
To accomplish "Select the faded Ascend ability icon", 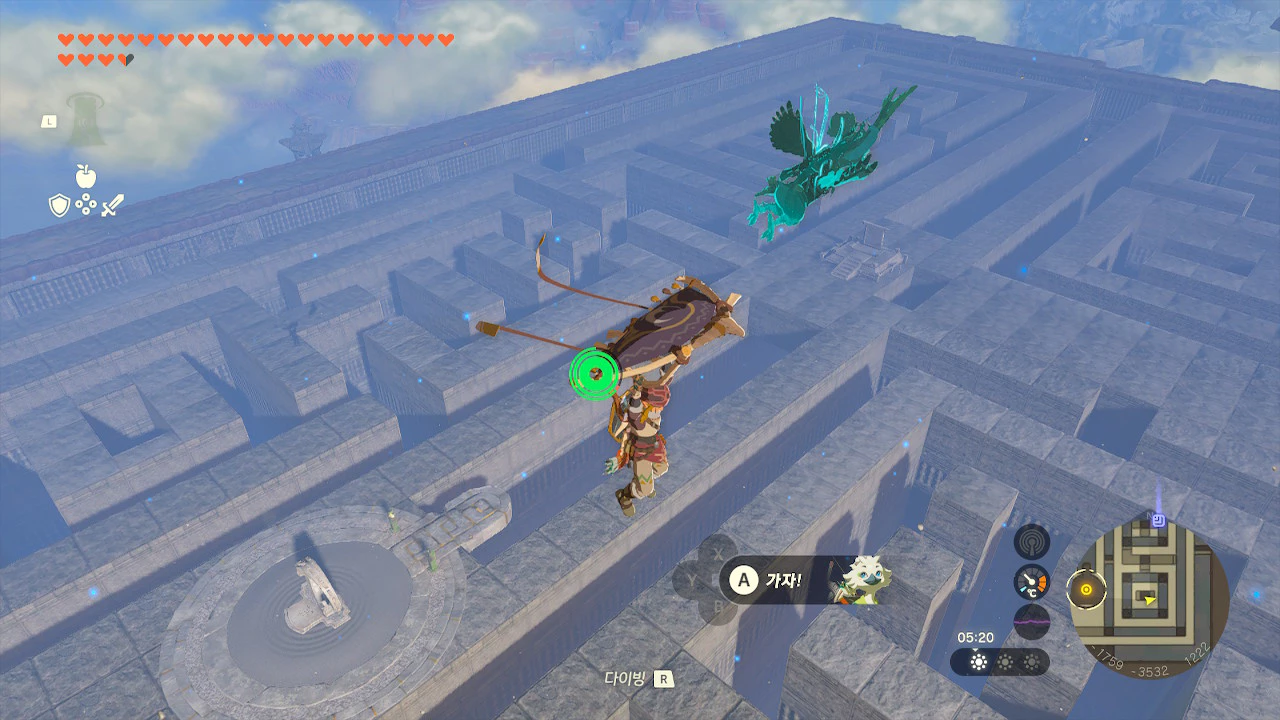I will (86, 117).
